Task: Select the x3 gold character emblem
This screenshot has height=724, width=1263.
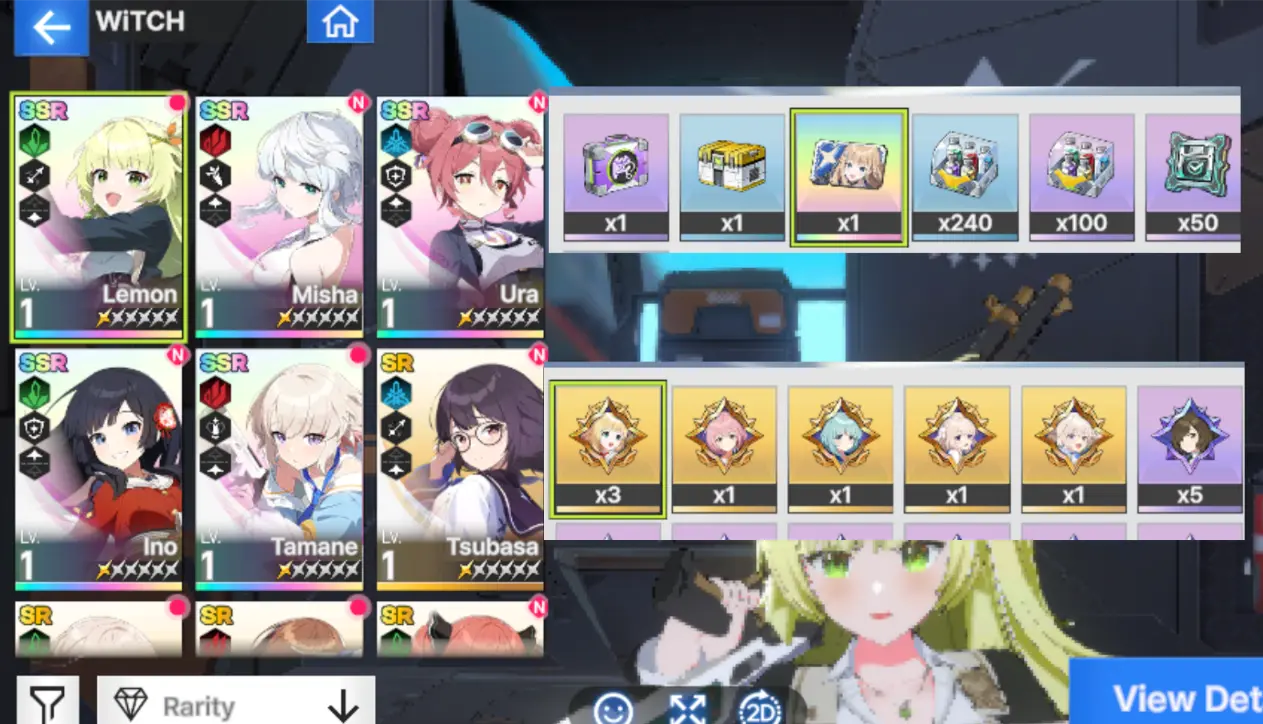Action: click(x=608, y=448)
